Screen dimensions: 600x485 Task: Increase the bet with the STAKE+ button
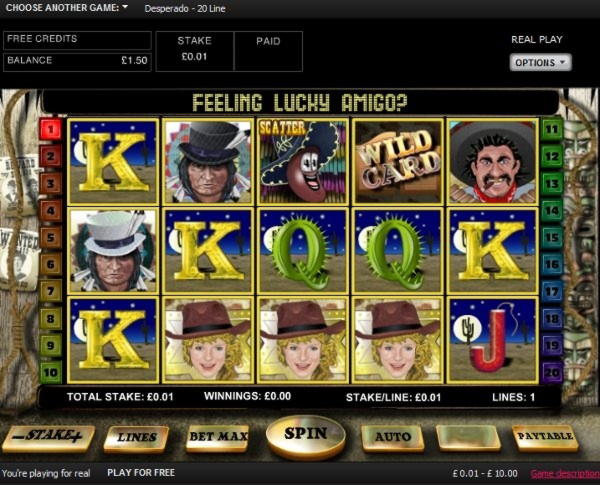pos(48,437)
